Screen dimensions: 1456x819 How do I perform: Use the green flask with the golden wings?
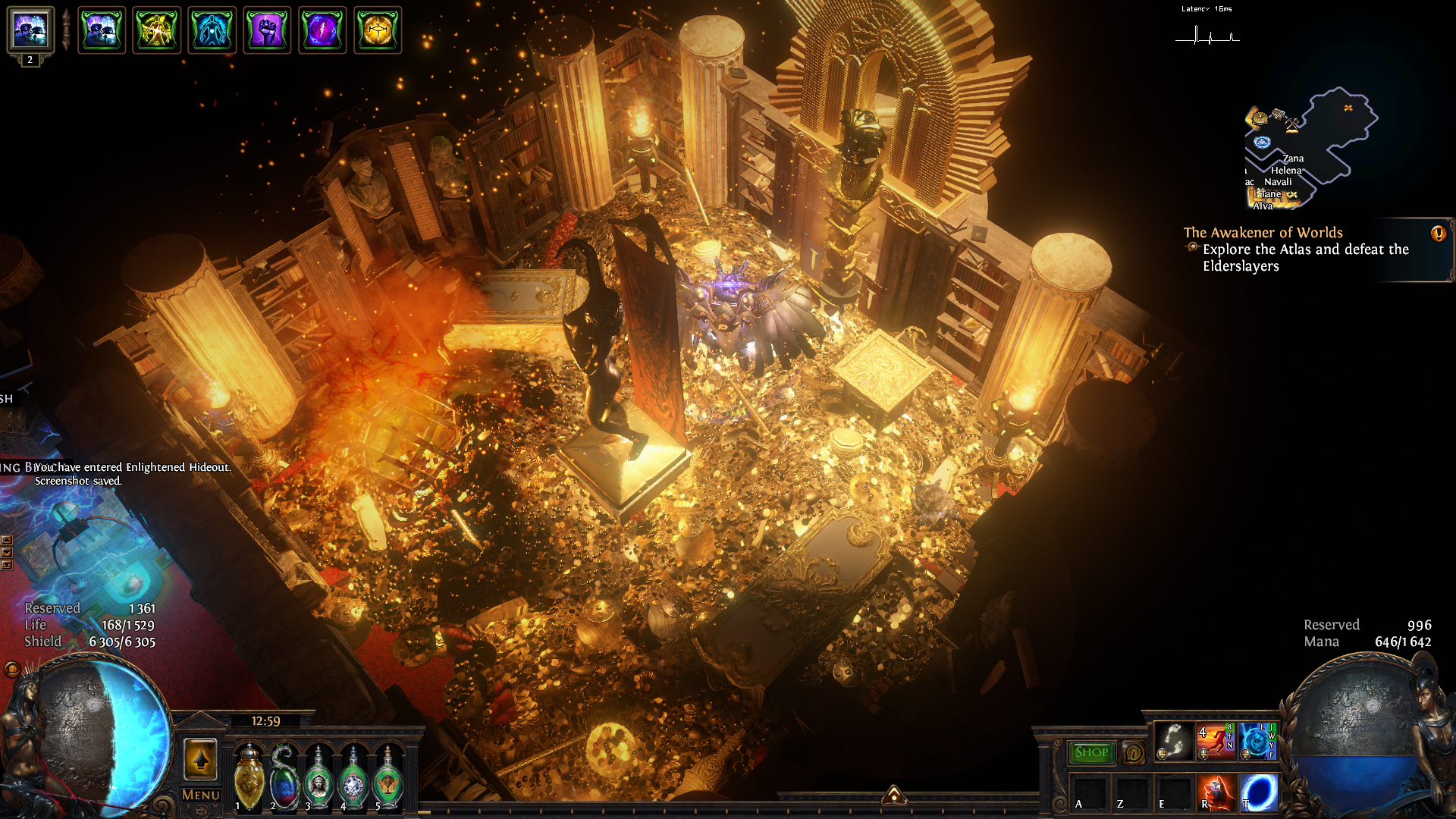pyautogui.click(x=388, y=777)
